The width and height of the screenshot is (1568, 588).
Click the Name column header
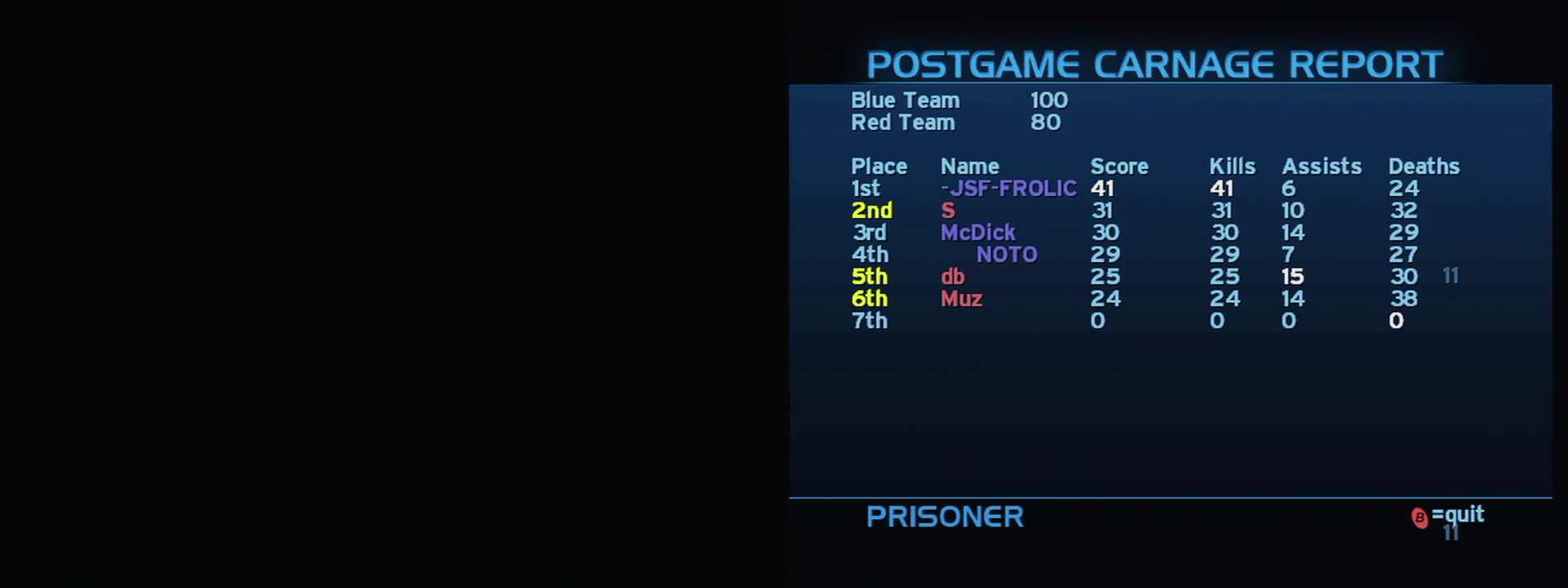tap(970, 167)
